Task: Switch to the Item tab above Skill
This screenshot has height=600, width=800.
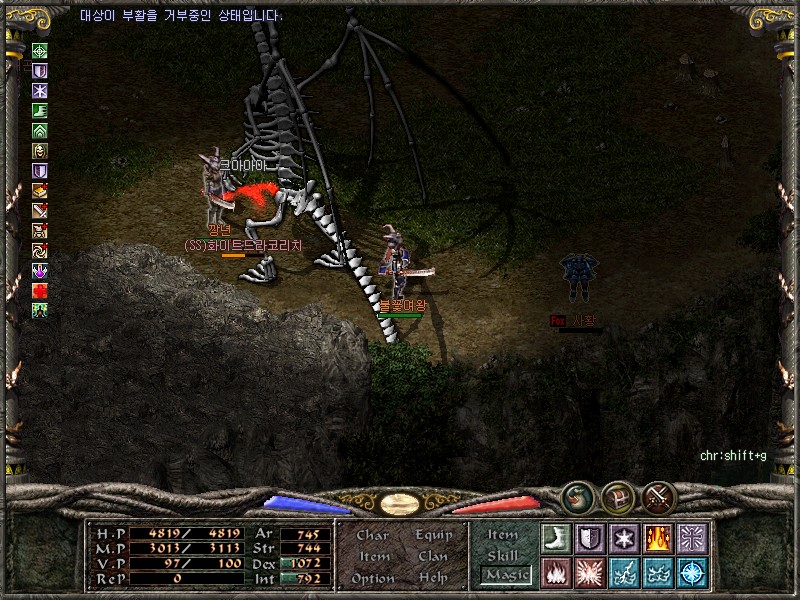Action: 503,535
